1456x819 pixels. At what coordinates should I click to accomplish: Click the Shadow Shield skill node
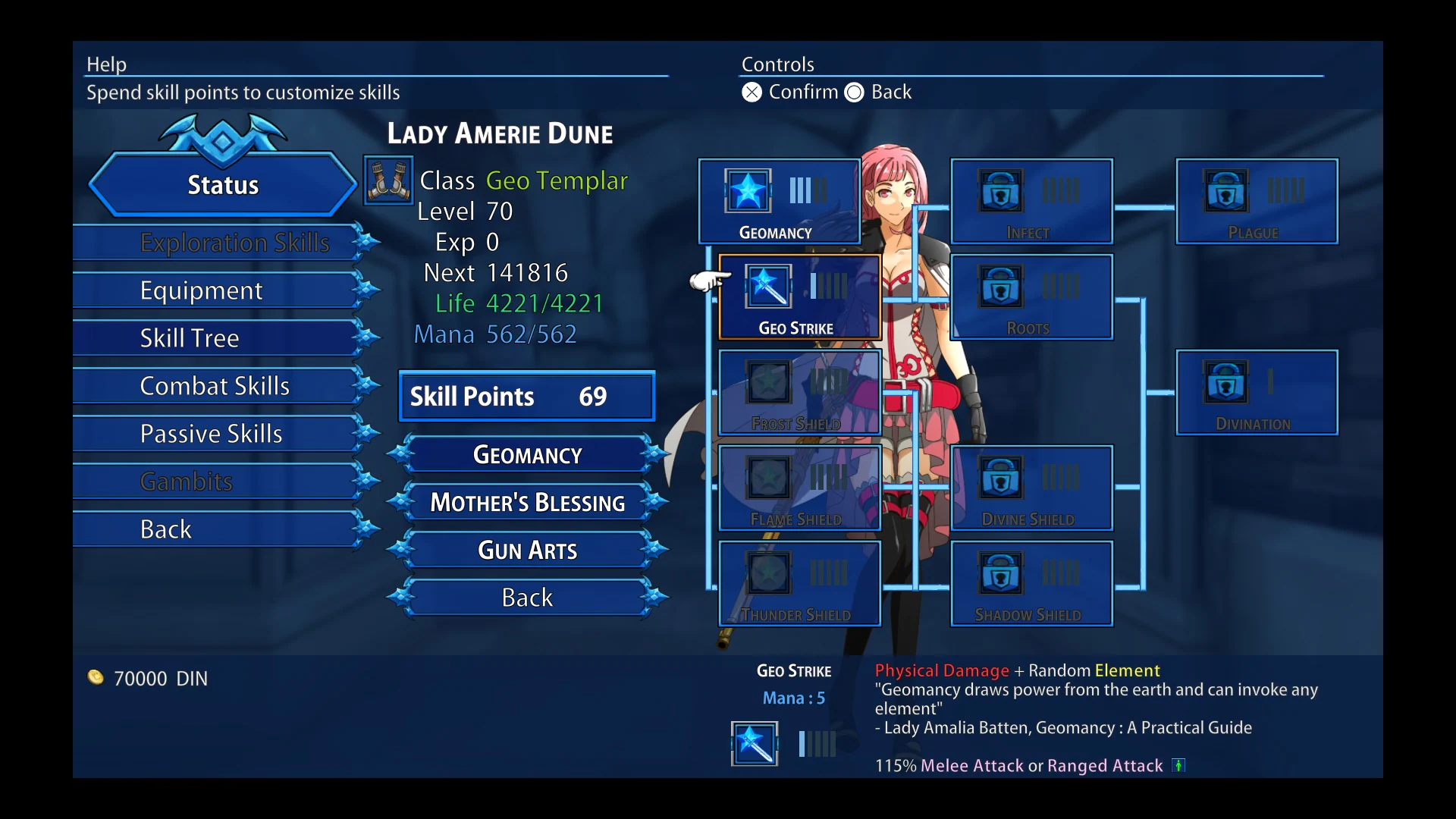click(999, 574)
